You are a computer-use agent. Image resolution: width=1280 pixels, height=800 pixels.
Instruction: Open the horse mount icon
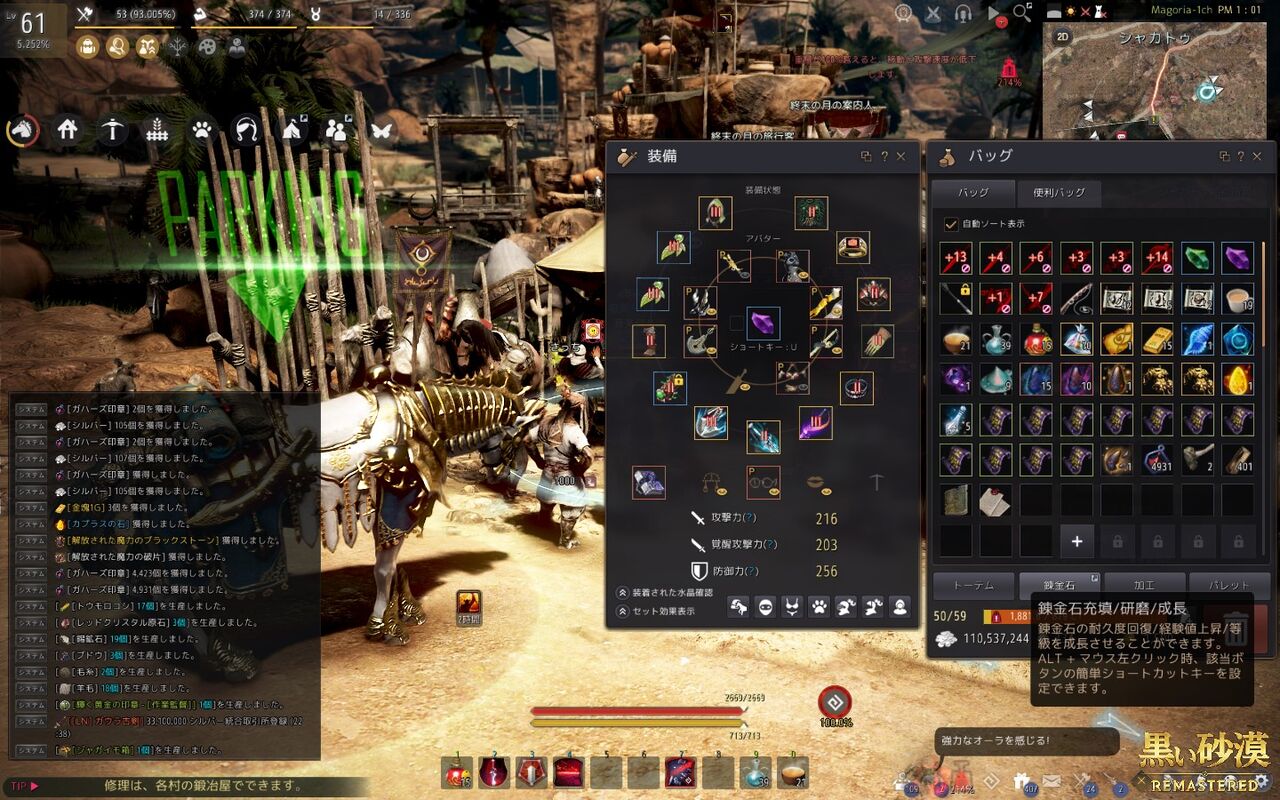pyautogui.click(x=21, y=130)
